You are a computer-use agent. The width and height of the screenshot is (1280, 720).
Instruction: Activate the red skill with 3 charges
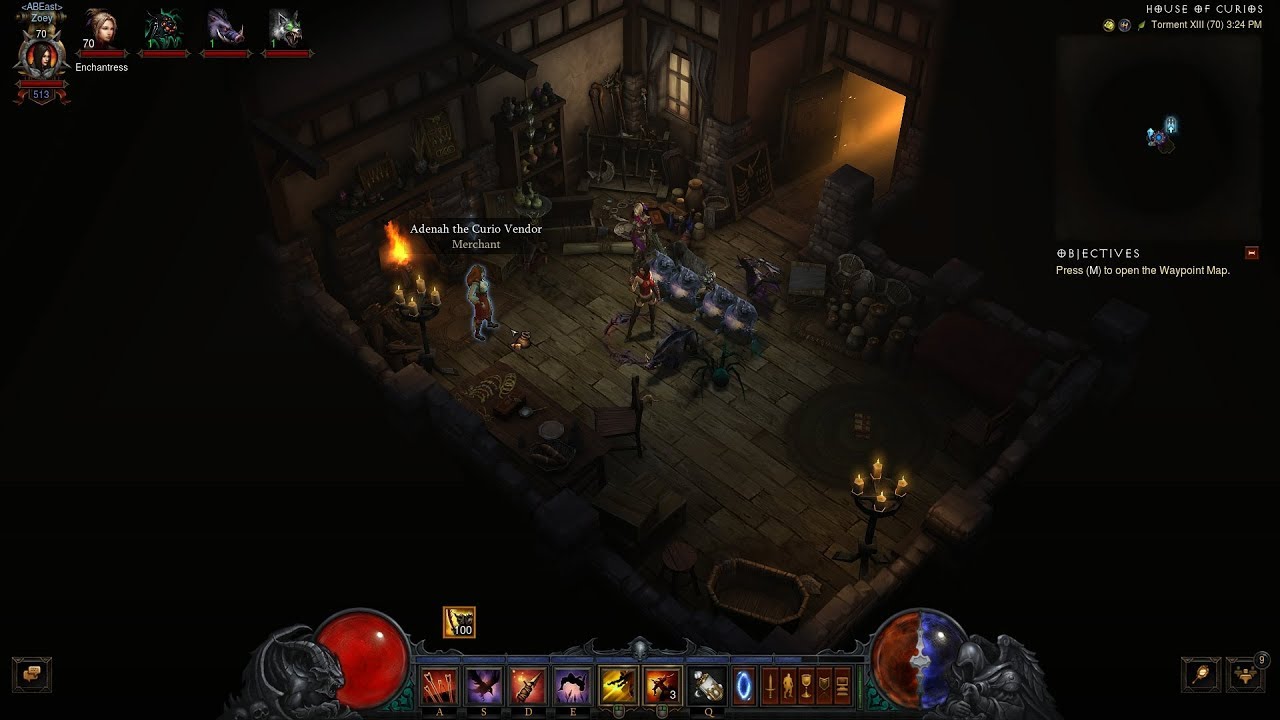tap(662, 686)
